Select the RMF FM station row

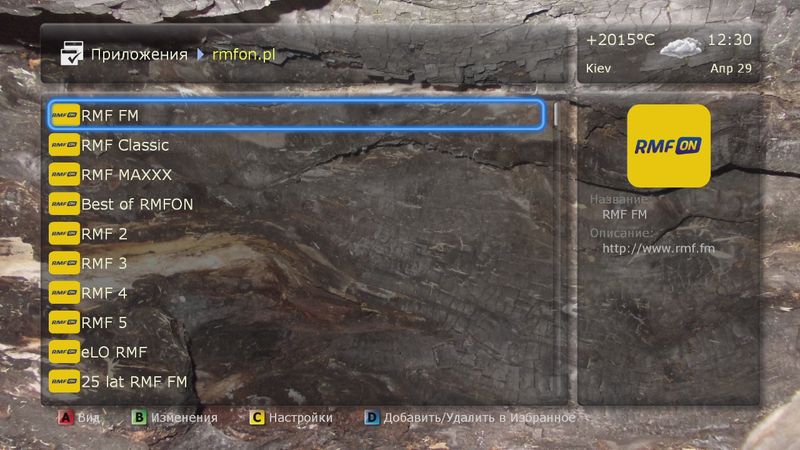295,115
